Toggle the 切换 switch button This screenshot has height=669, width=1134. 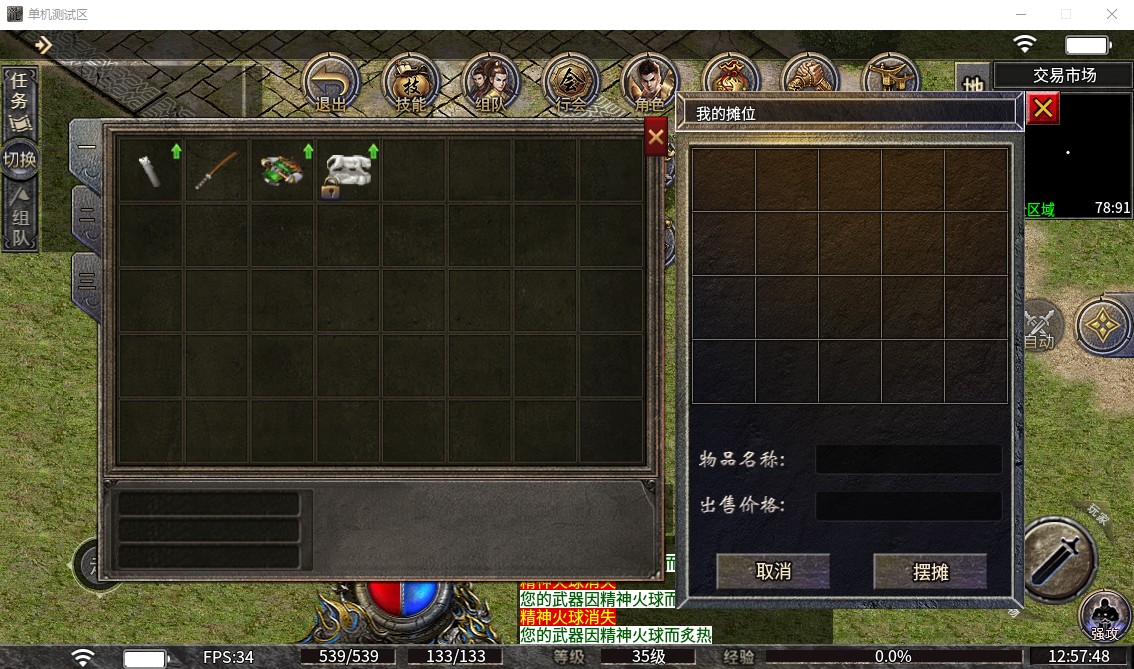(x=20, y=159)
